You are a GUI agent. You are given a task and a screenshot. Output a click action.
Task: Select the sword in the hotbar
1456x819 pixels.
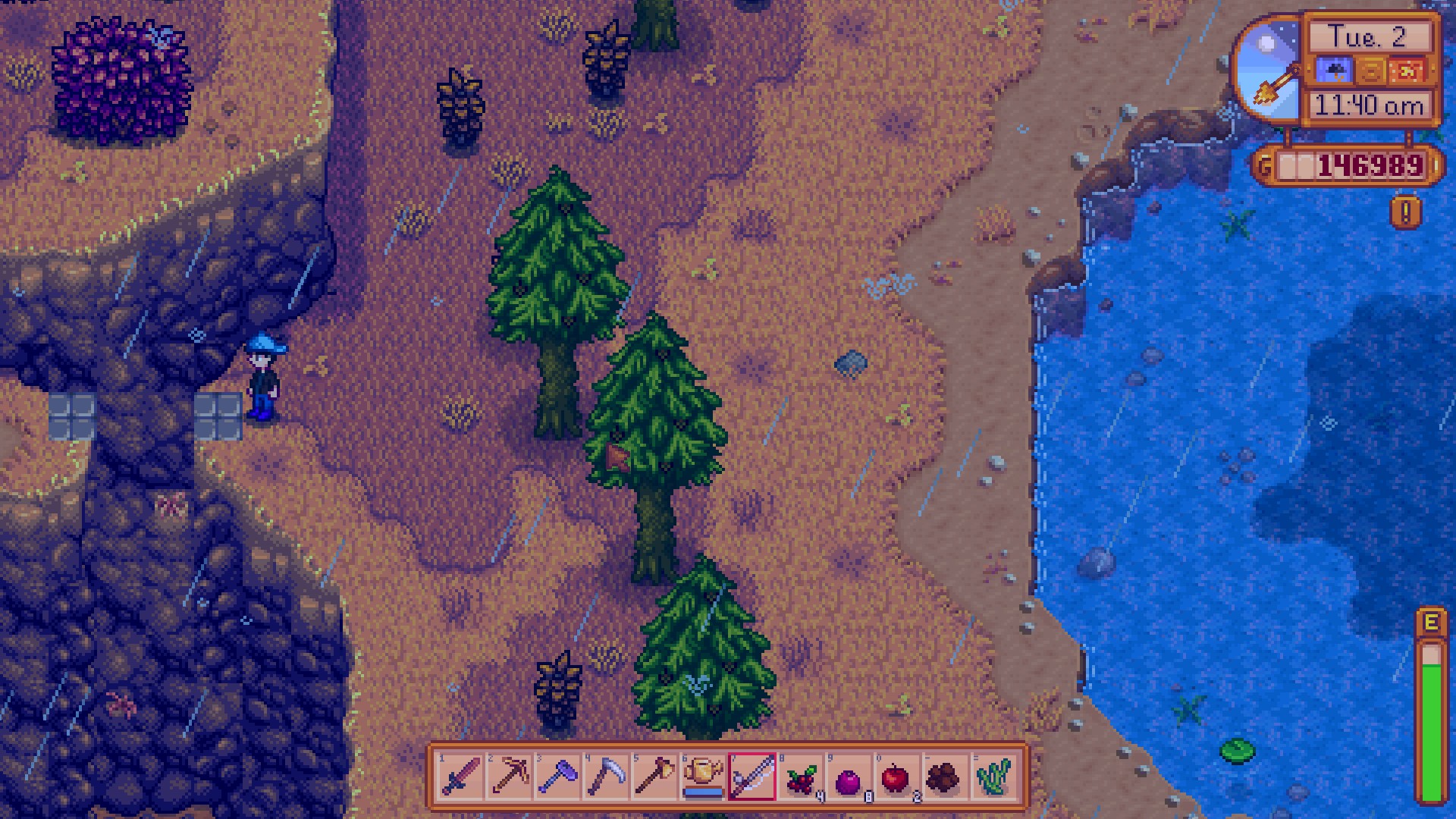coord(461,777)
